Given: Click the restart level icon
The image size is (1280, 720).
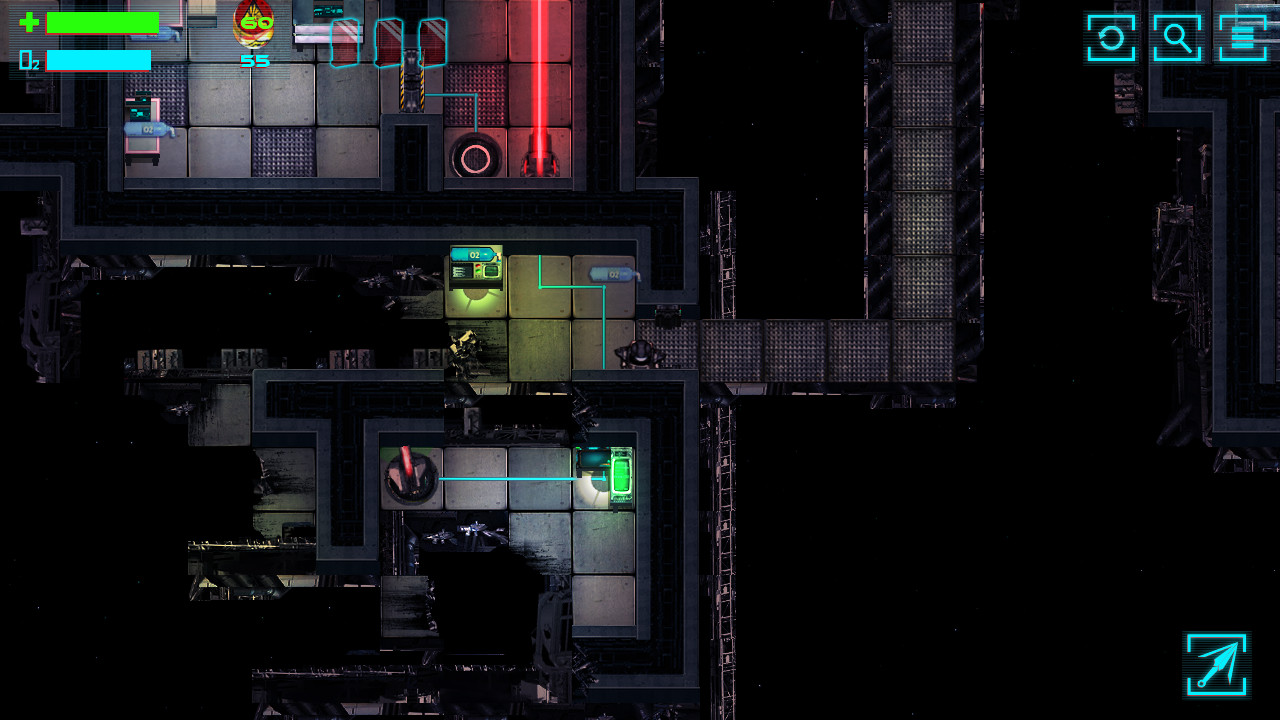Looking at the screenshot, I should click(x=1109, y=39).
